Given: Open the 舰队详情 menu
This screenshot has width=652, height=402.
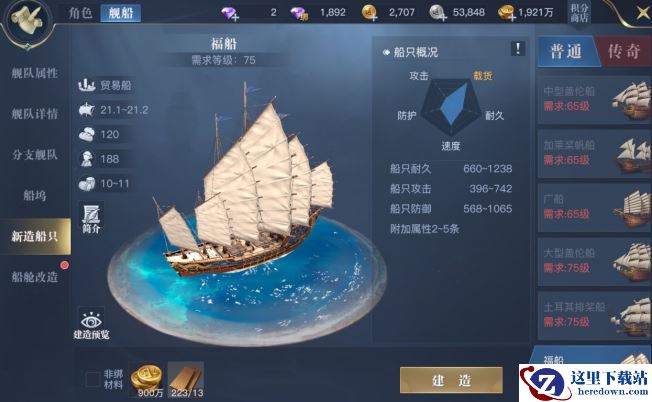Looking at the screenshot, I should pyautogui.click(x=35, y=114).
